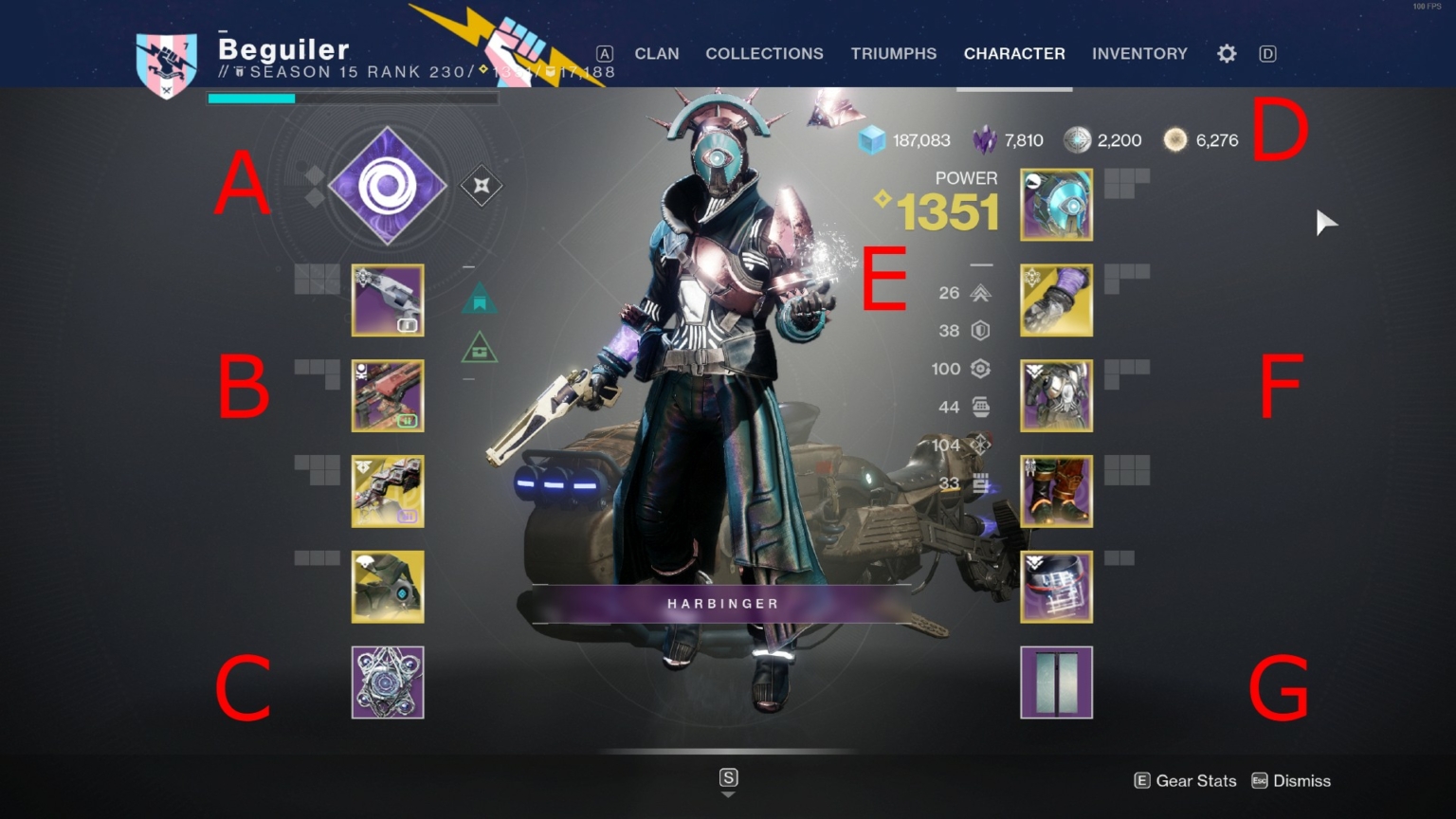Select the Void subclass icon
Screen dimensions: 1456x819
(387, 186)
